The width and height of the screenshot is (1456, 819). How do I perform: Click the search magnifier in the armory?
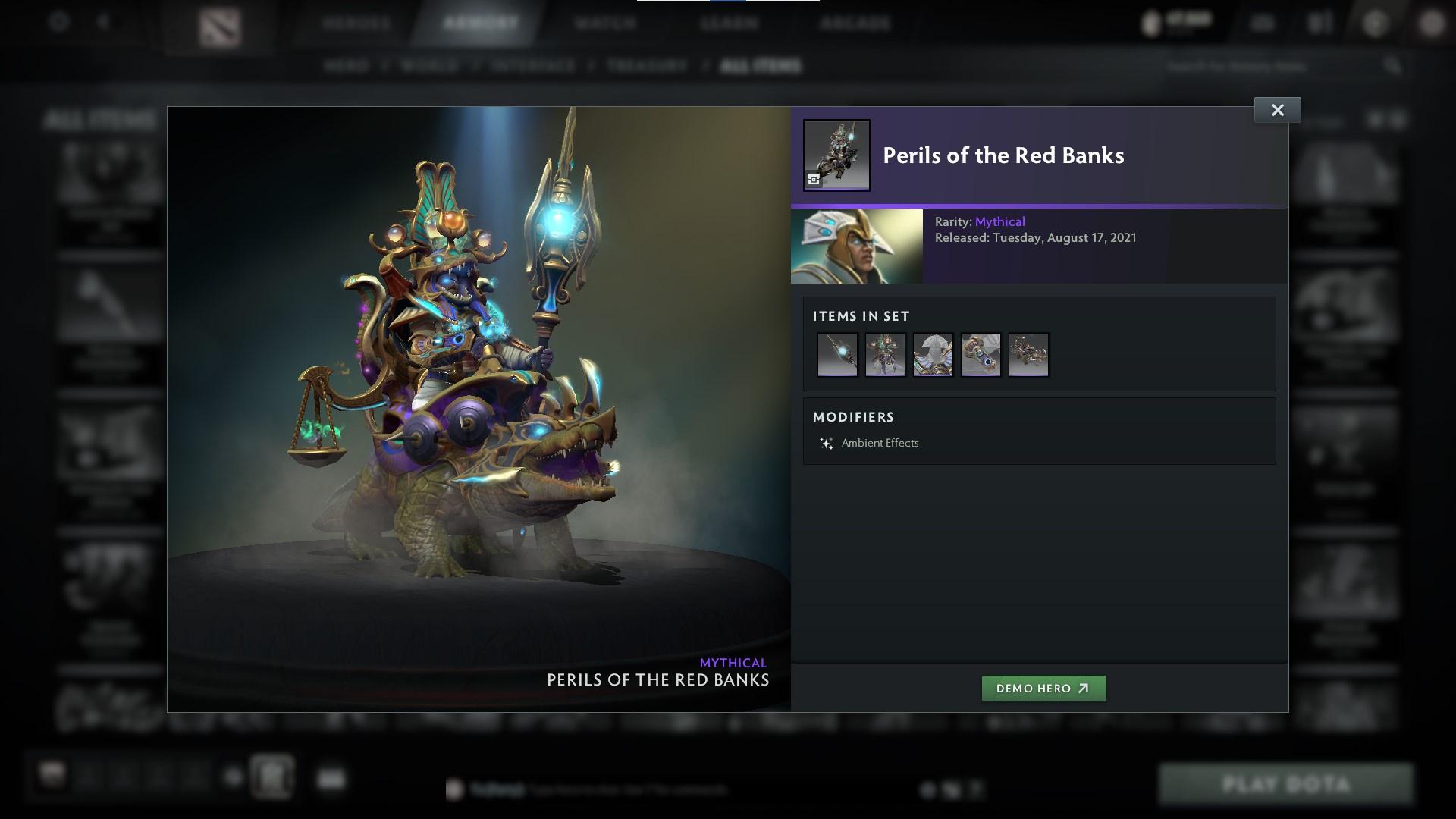[x=1394, y=66]
